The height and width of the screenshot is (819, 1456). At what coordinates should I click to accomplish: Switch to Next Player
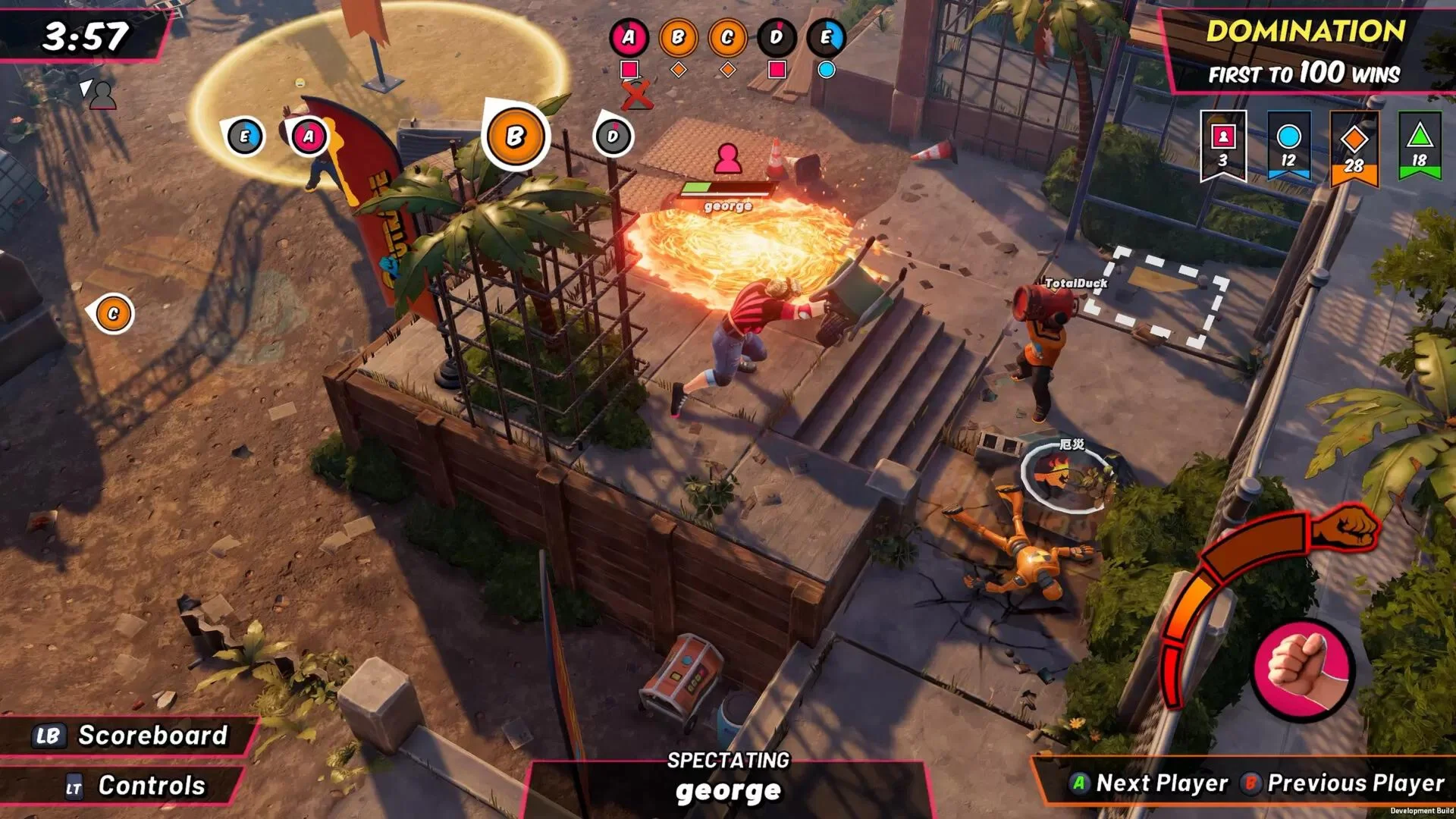coord(1150,783)
